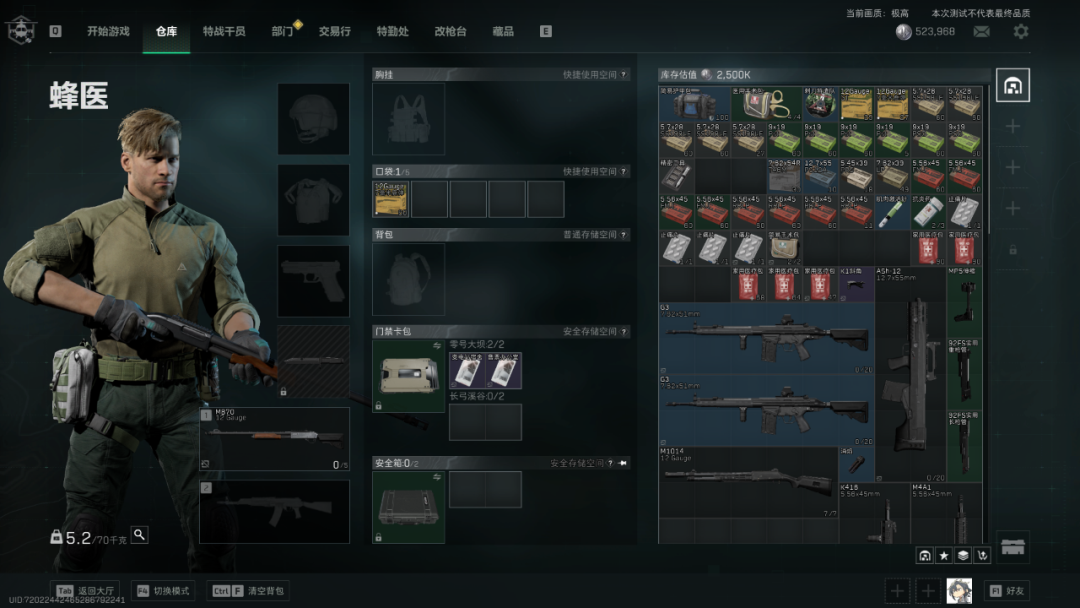Viewport: 1080px width, 608px height.
Task: Open the 藏品 collection tab
Action: 503,31
